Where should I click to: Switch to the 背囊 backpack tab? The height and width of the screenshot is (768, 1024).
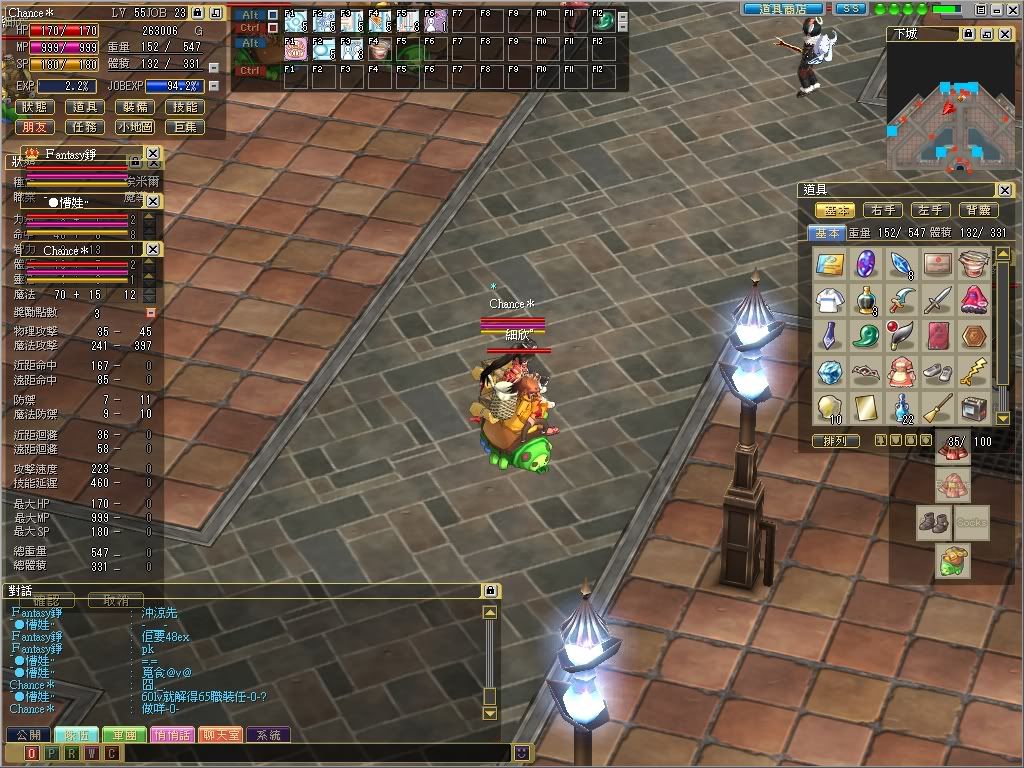(978, 210)
